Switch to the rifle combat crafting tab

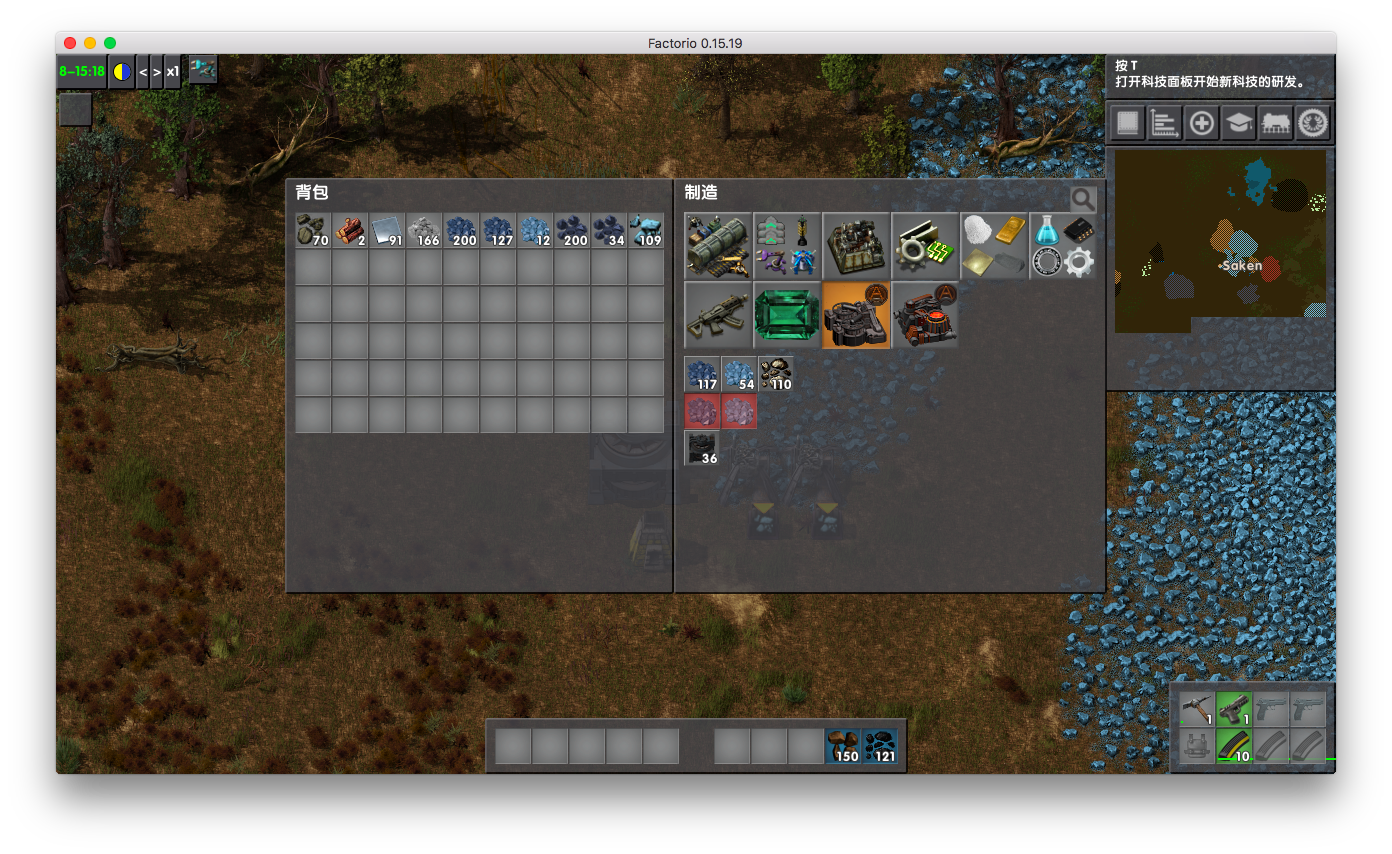(718, 315)
